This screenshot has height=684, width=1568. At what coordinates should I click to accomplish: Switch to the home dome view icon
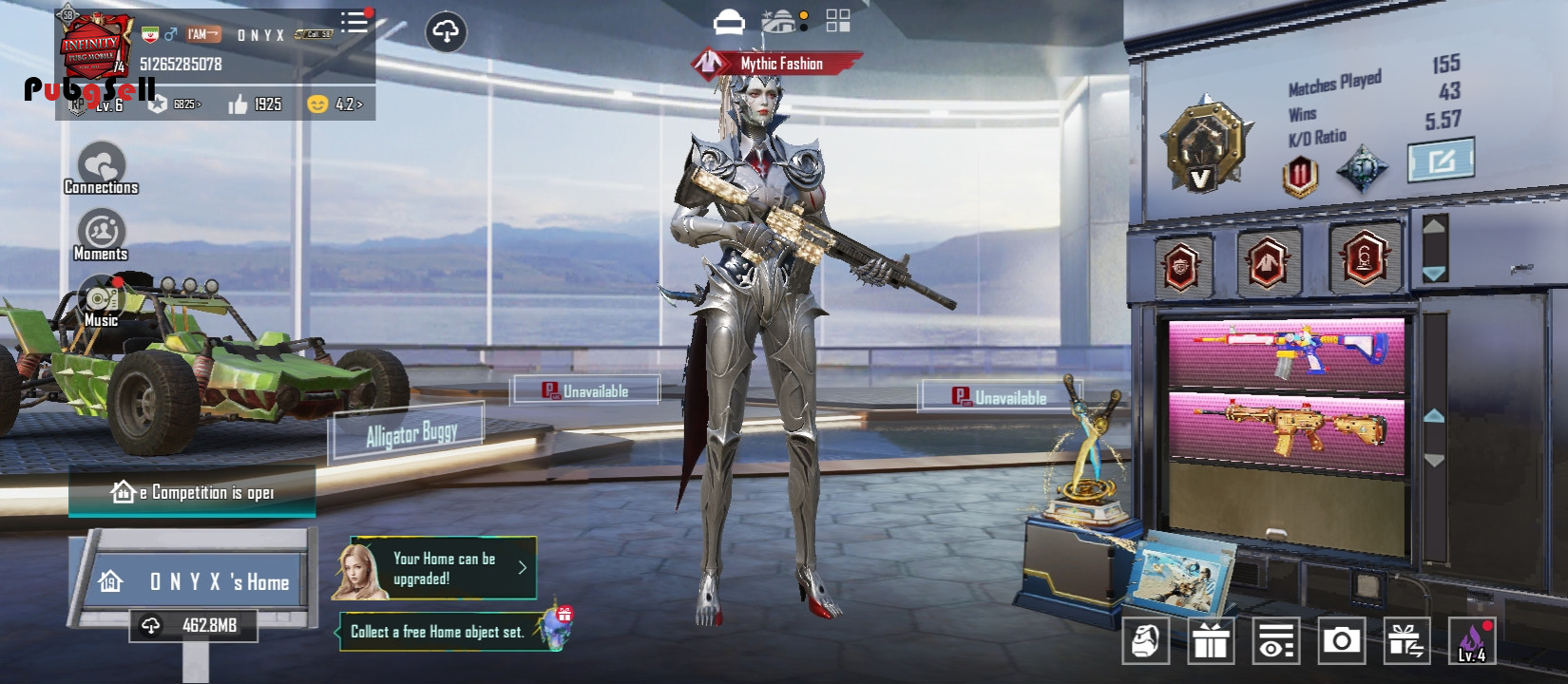click(781, 21)
